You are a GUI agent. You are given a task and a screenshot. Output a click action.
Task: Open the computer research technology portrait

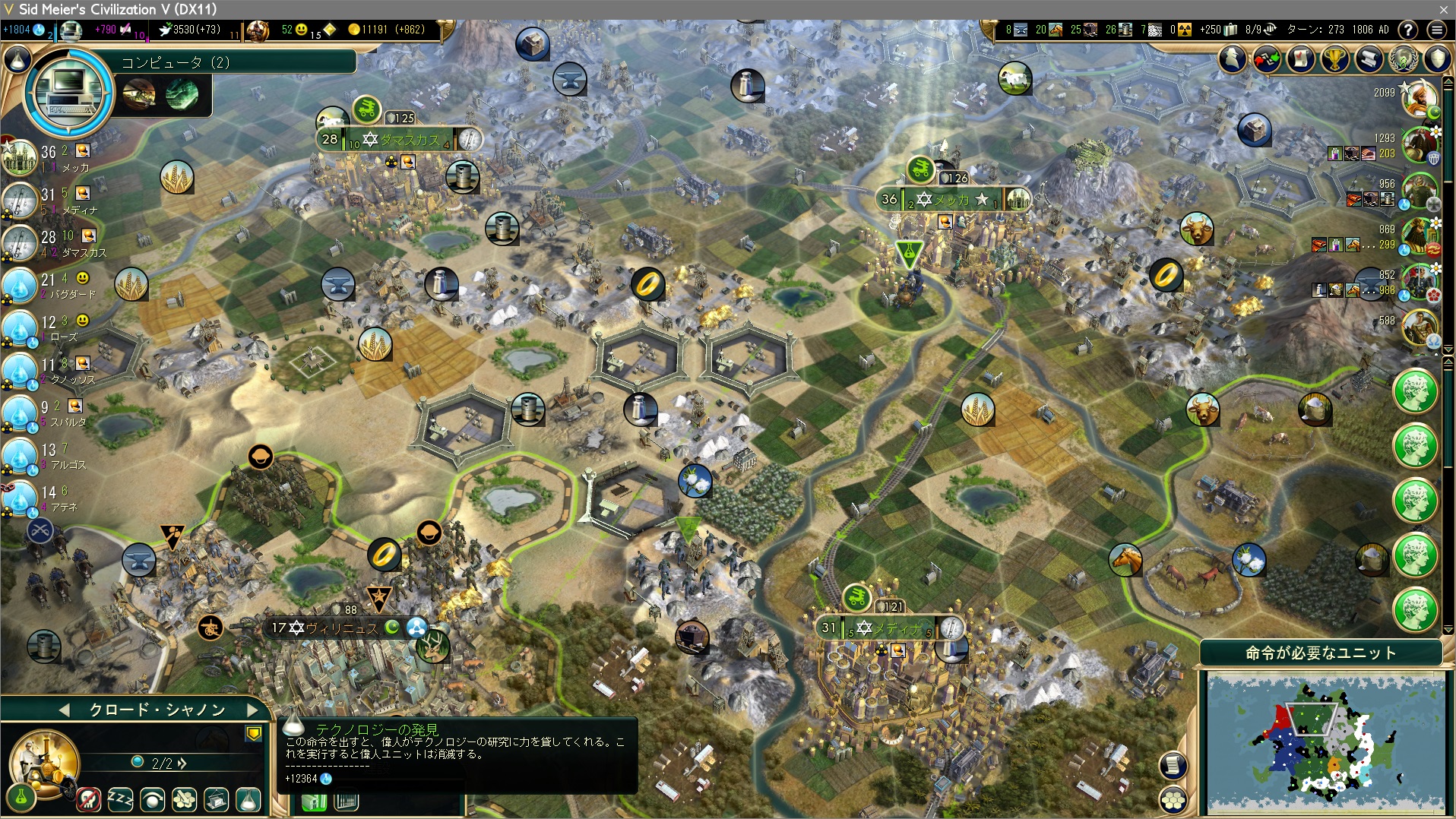pyautogui.click(x=68, y=93)
